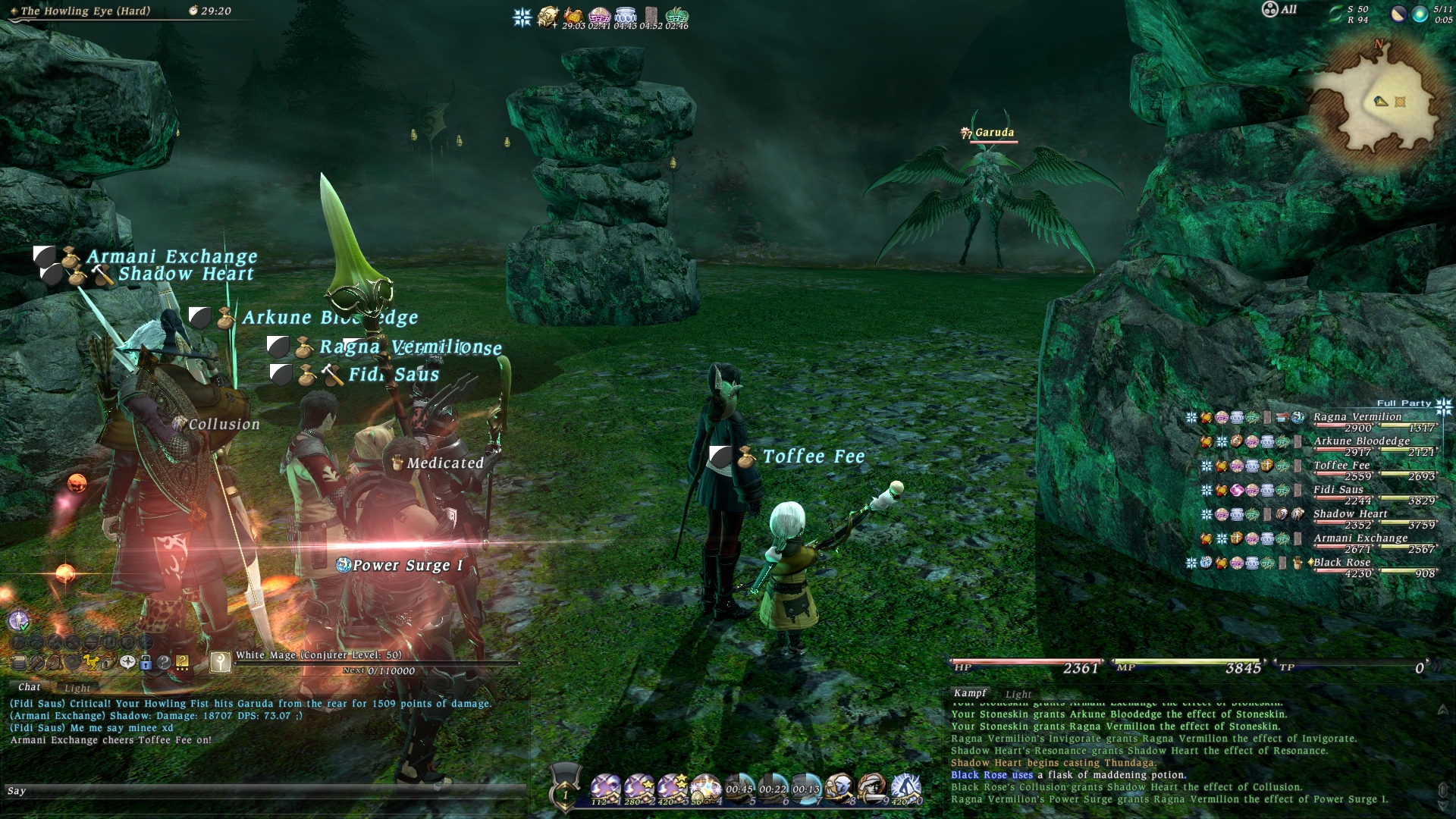Open the yellow chocobo menu icon

[x=91, y=663]
